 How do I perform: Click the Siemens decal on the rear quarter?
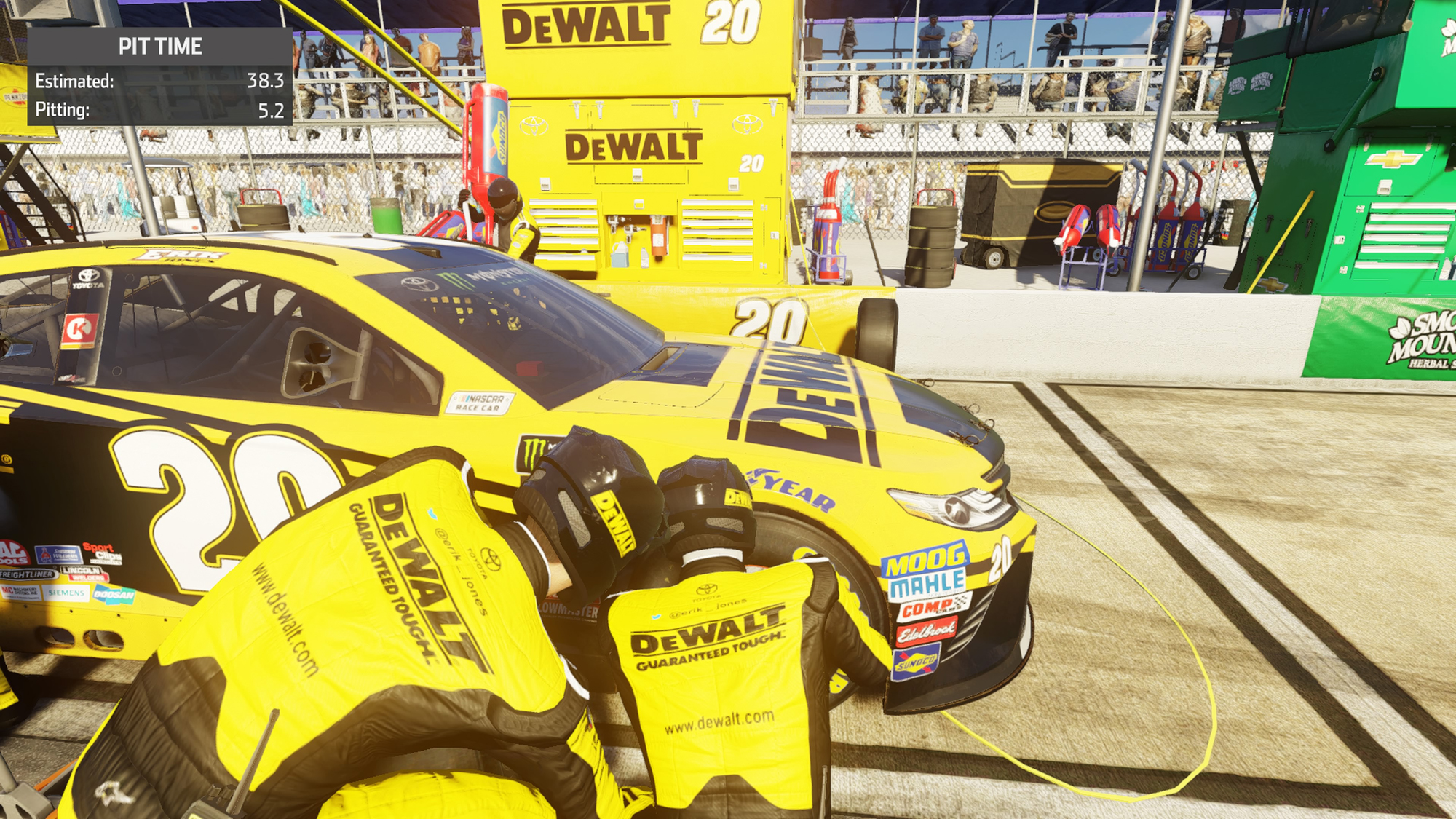pos(66,593)
